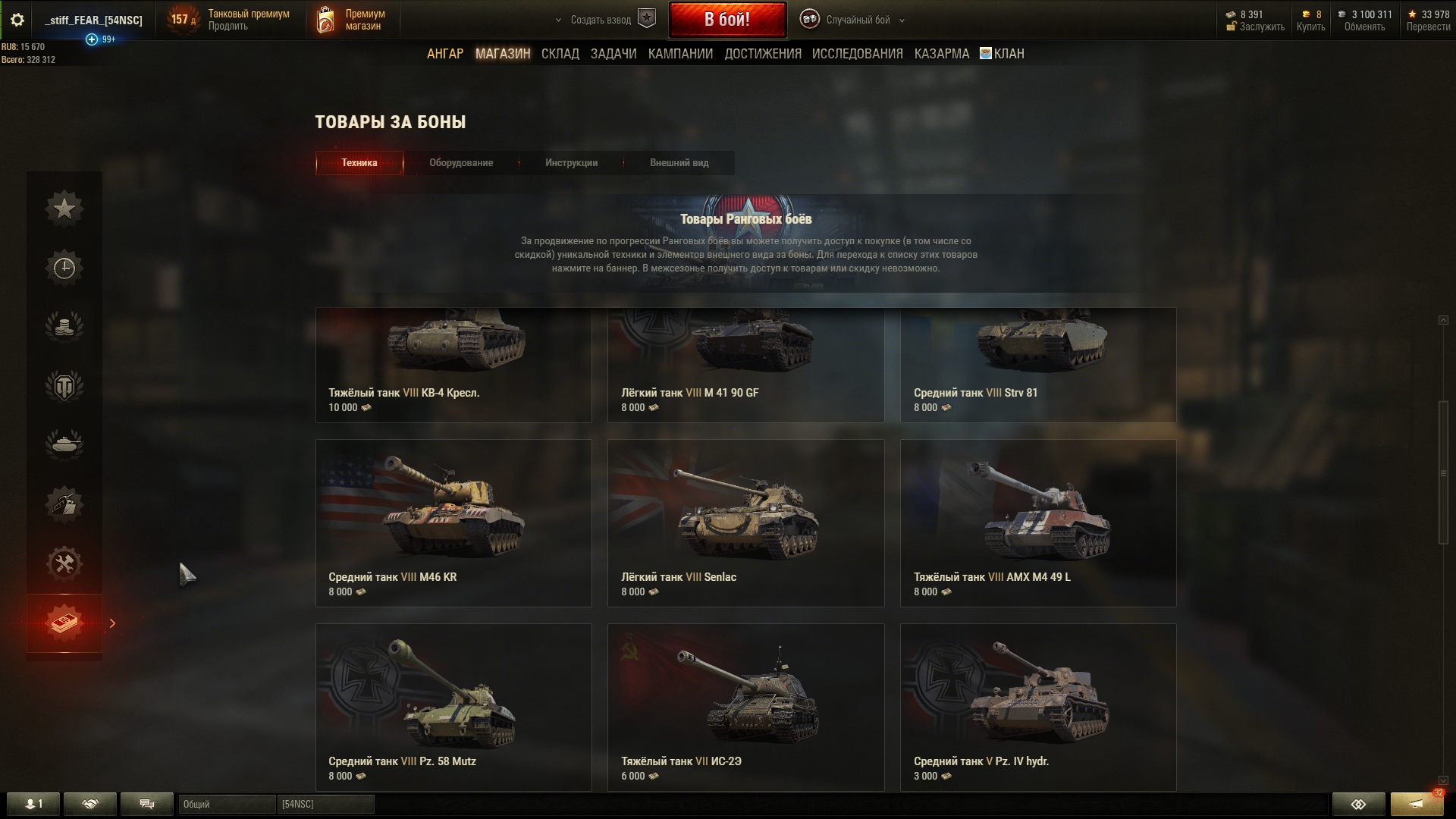This screenshot has width=1456, height=819.
Task: Choose the Senlac light tank card
Action: point(745,523)
